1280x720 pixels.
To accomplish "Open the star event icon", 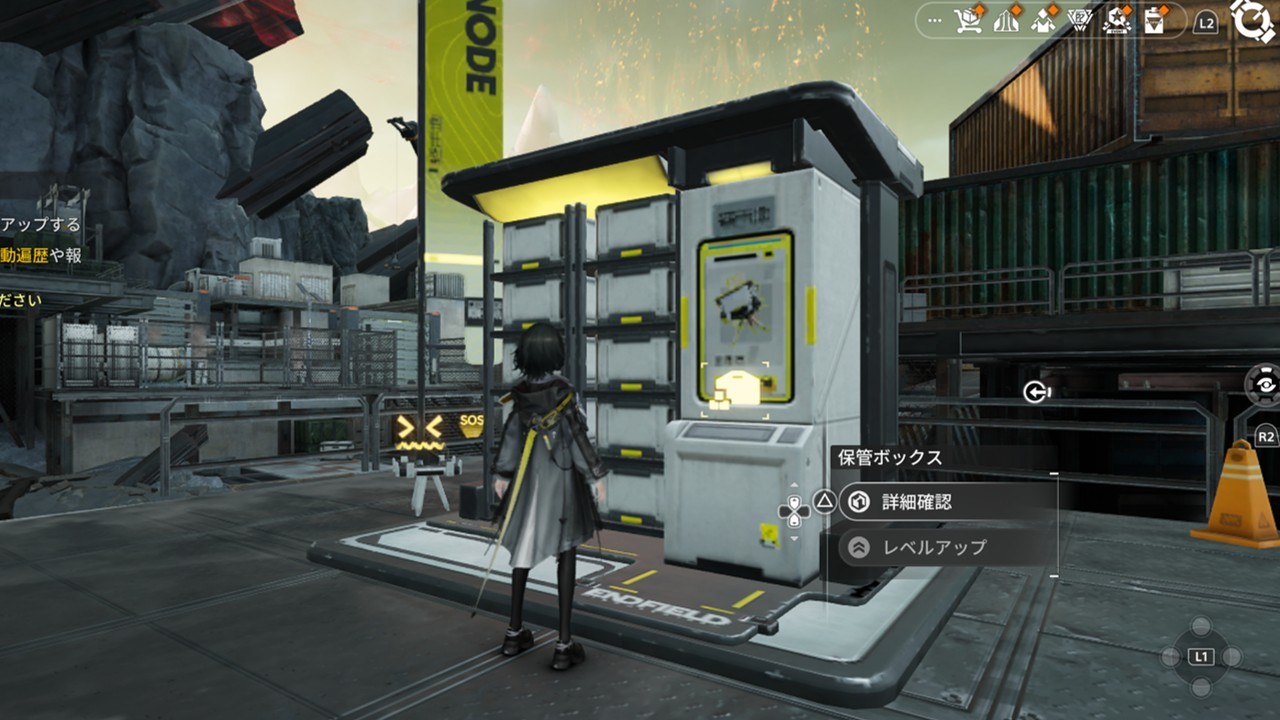I will [x=1117, y=21].
